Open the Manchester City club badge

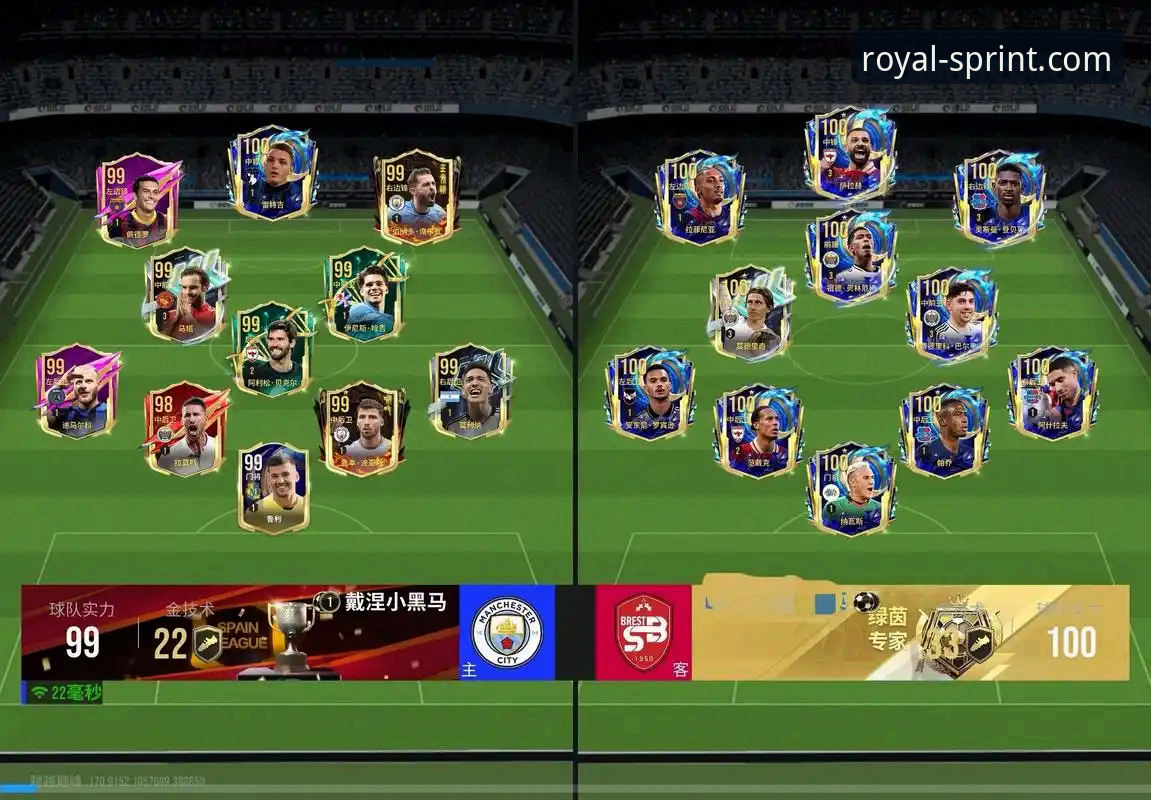(x=507, y=633)
